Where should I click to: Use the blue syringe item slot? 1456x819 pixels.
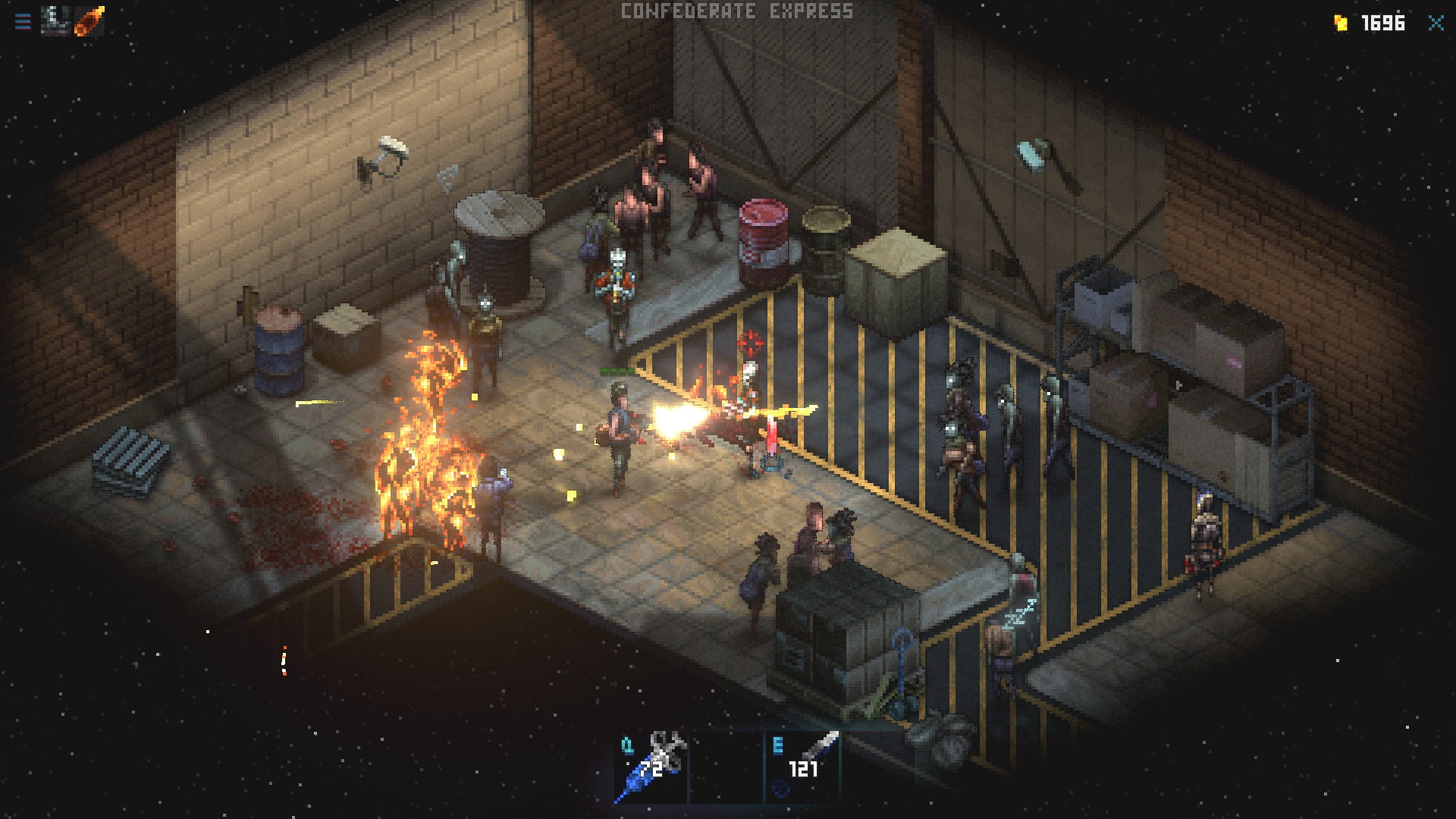pyautogui.click(x=651, y=766)
